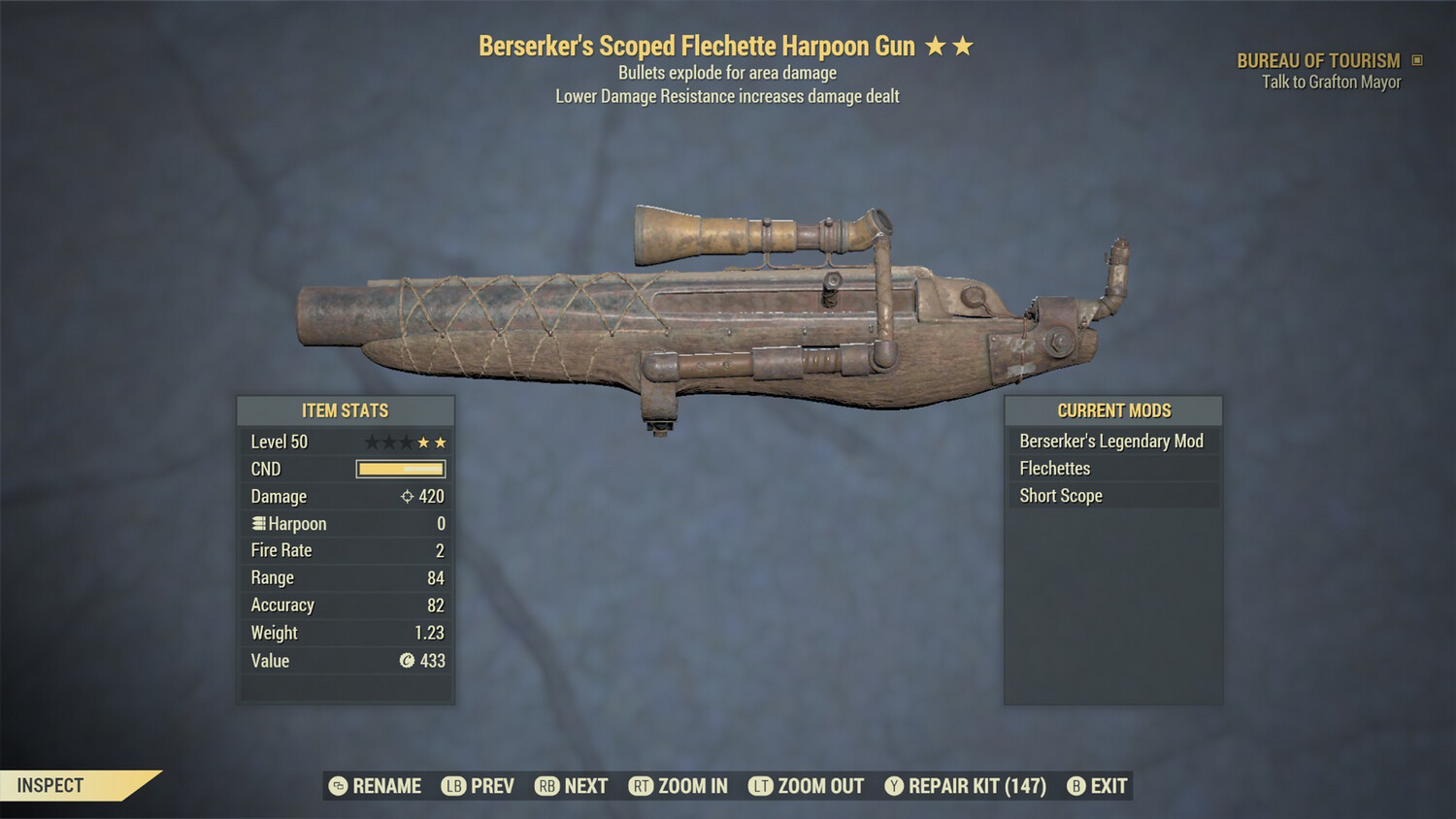Click Exit at the bottom bar
The width and height of the screenshot is (1456, 819).
pos(1107,786)
